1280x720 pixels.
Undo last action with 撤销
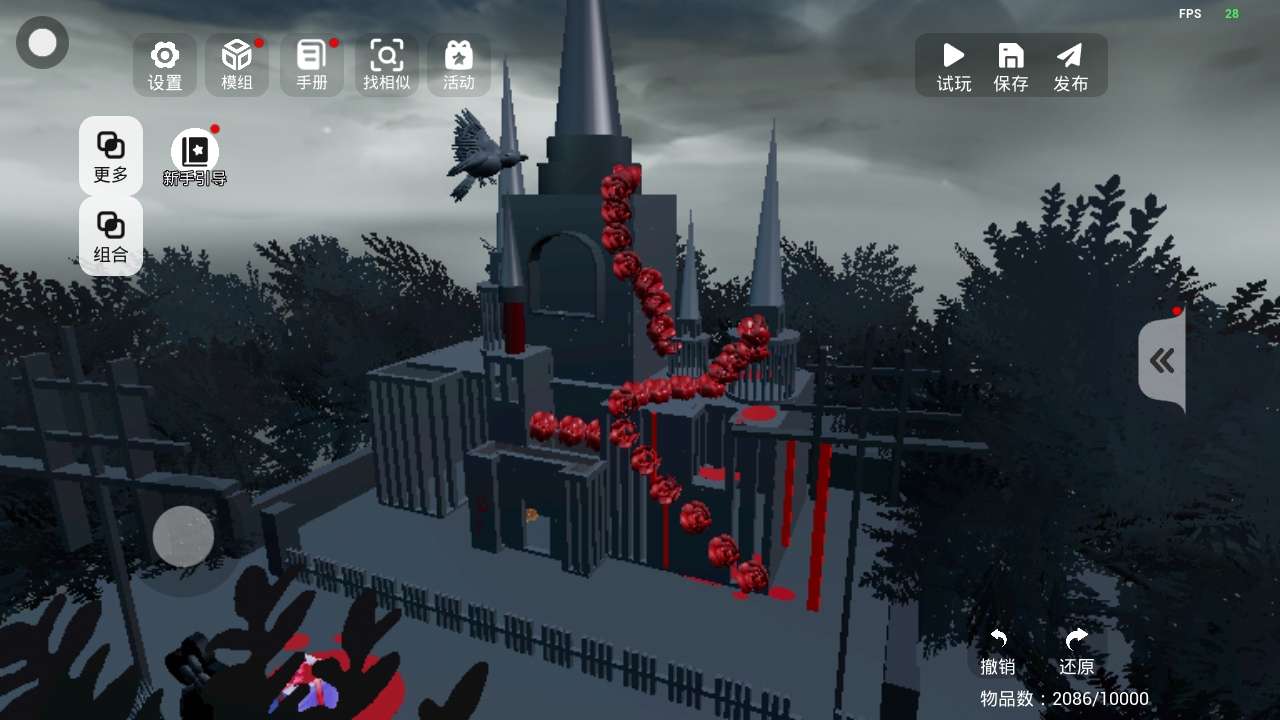pos(997,652)
